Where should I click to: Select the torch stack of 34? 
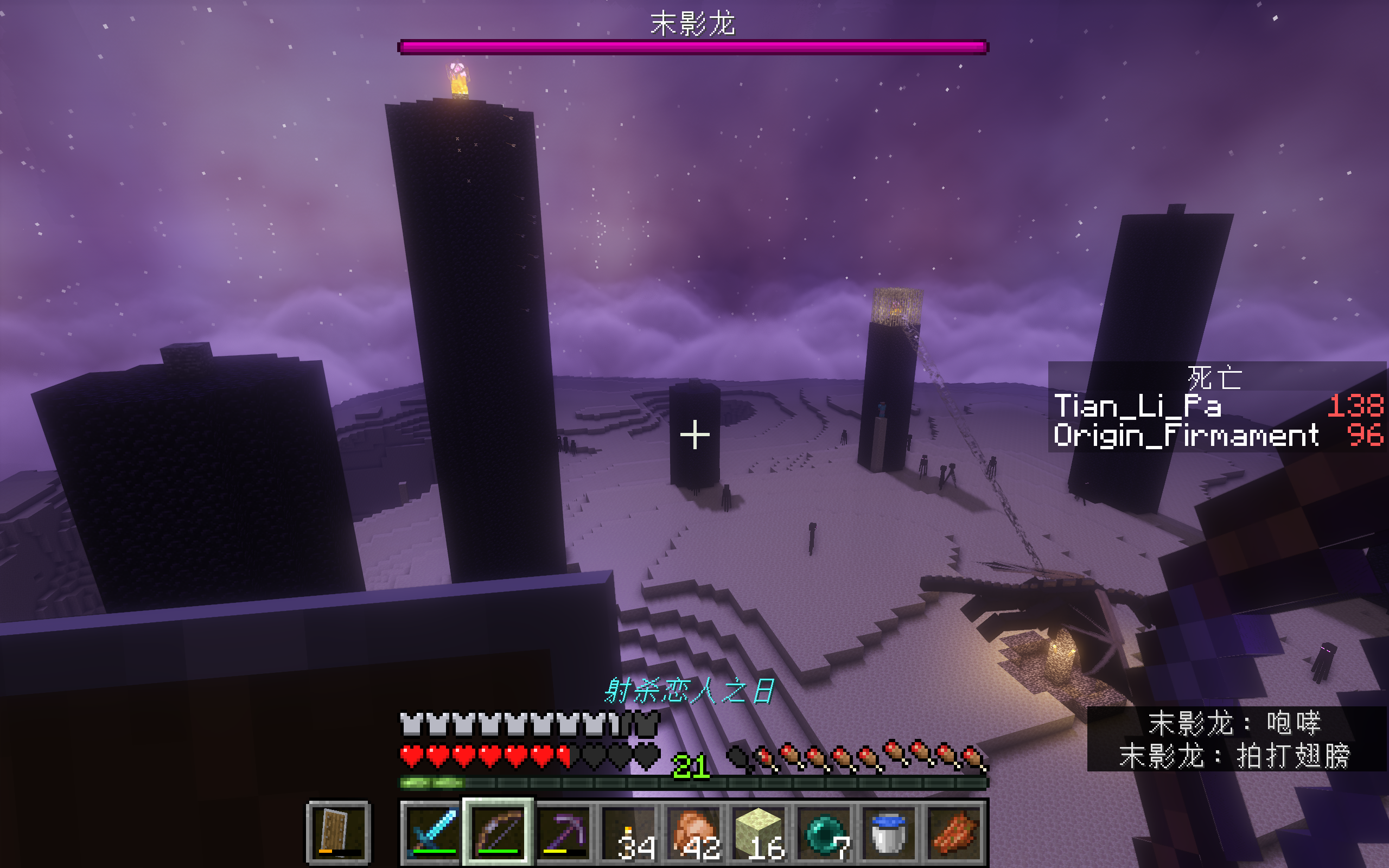629,832
